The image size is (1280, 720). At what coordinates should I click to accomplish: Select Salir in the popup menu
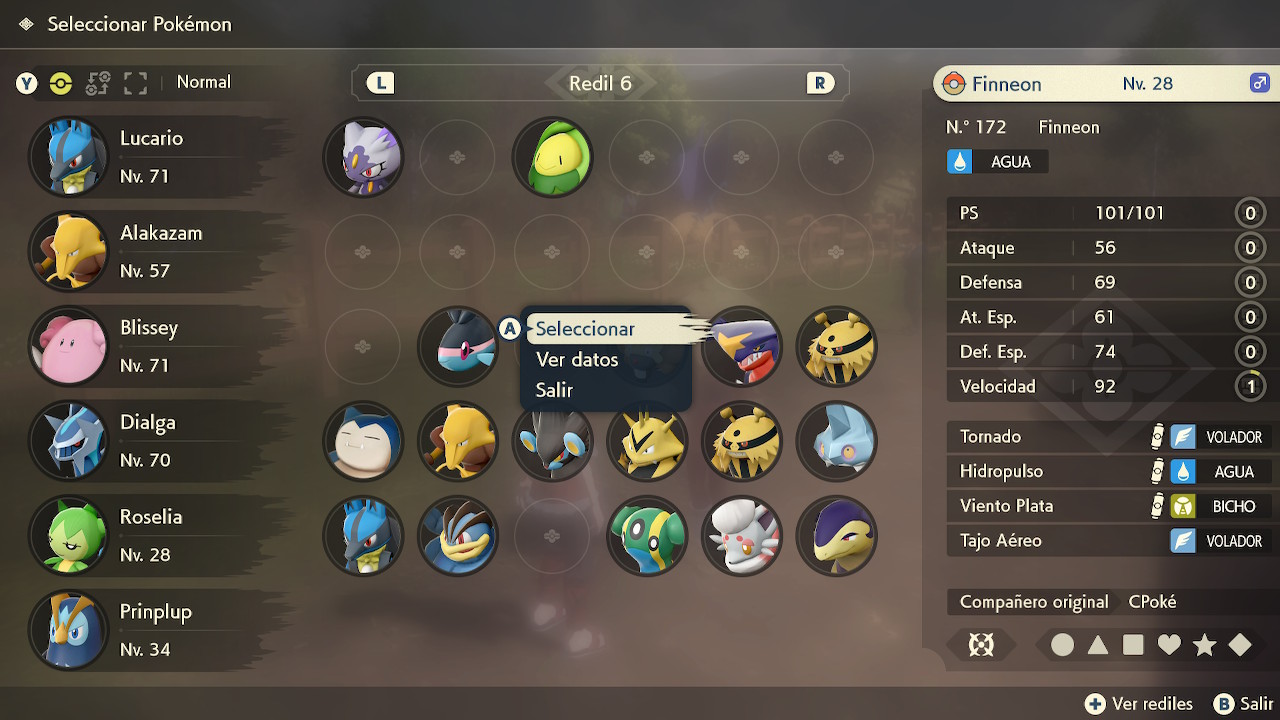point(554,391)
